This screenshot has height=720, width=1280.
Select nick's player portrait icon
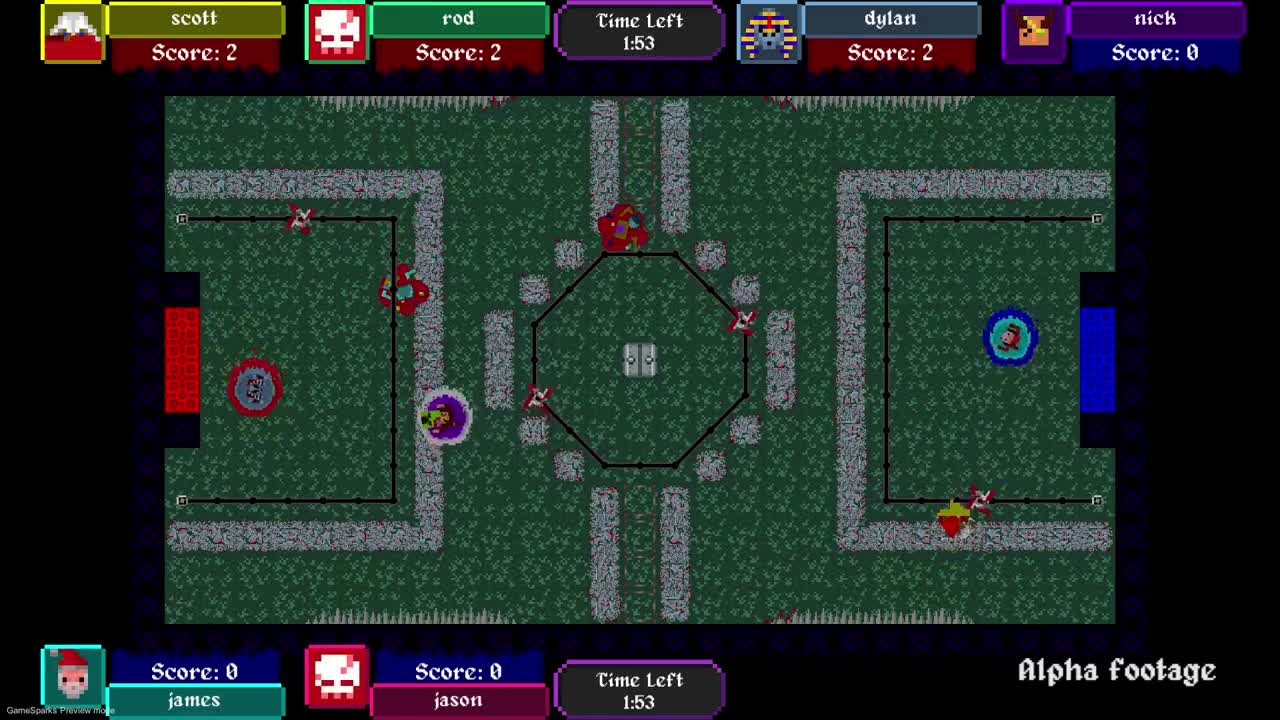[1035, 33]
